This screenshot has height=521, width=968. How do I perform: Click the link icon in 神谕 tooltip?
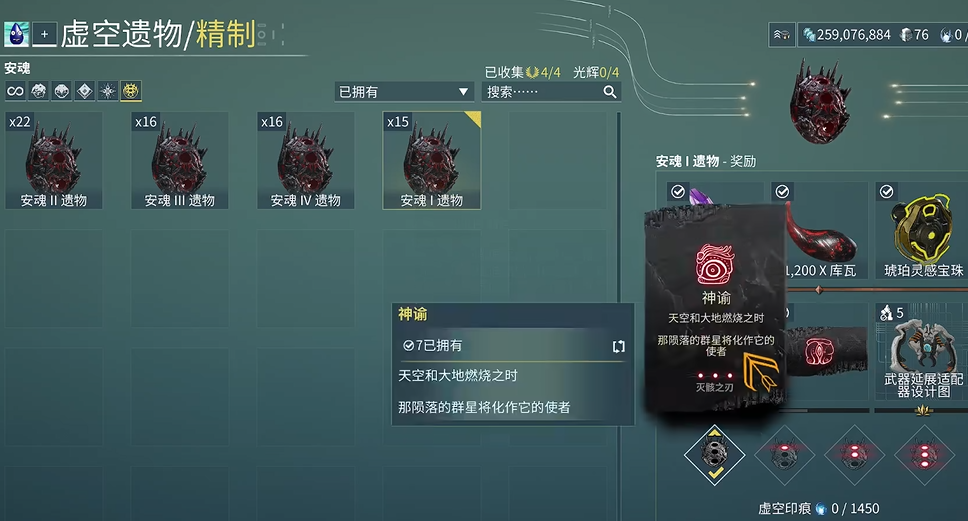[x=618, y=346]
